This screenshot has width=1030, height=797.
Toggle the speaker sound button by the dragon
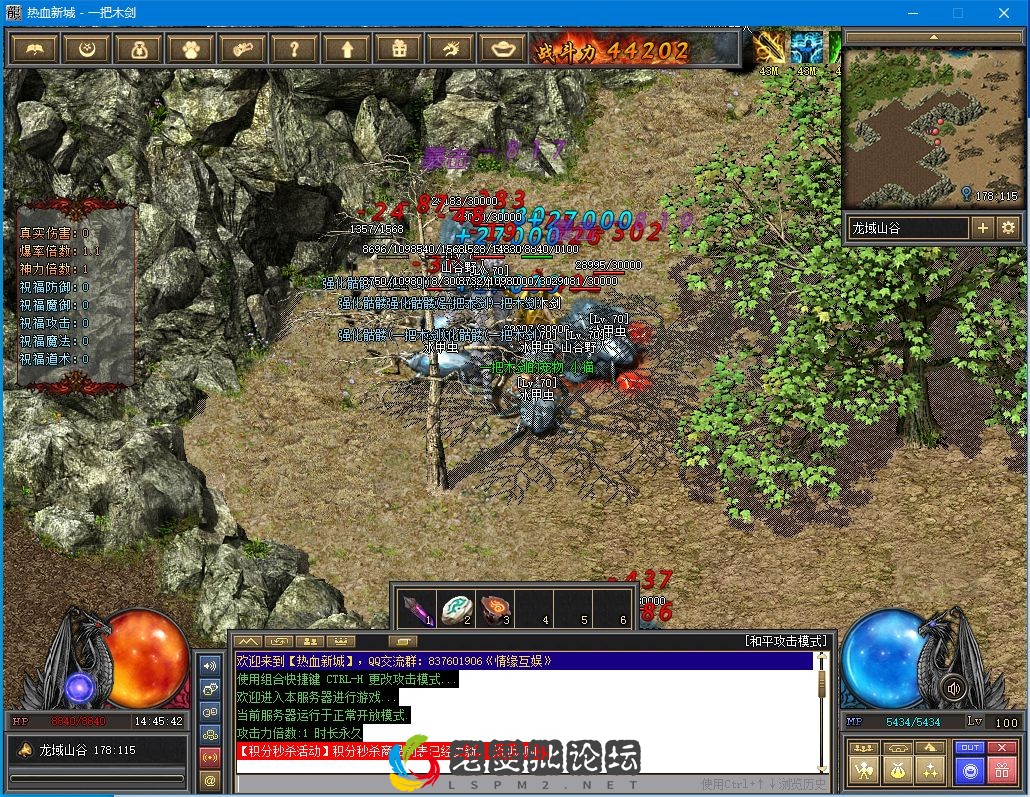pos(953,688)
